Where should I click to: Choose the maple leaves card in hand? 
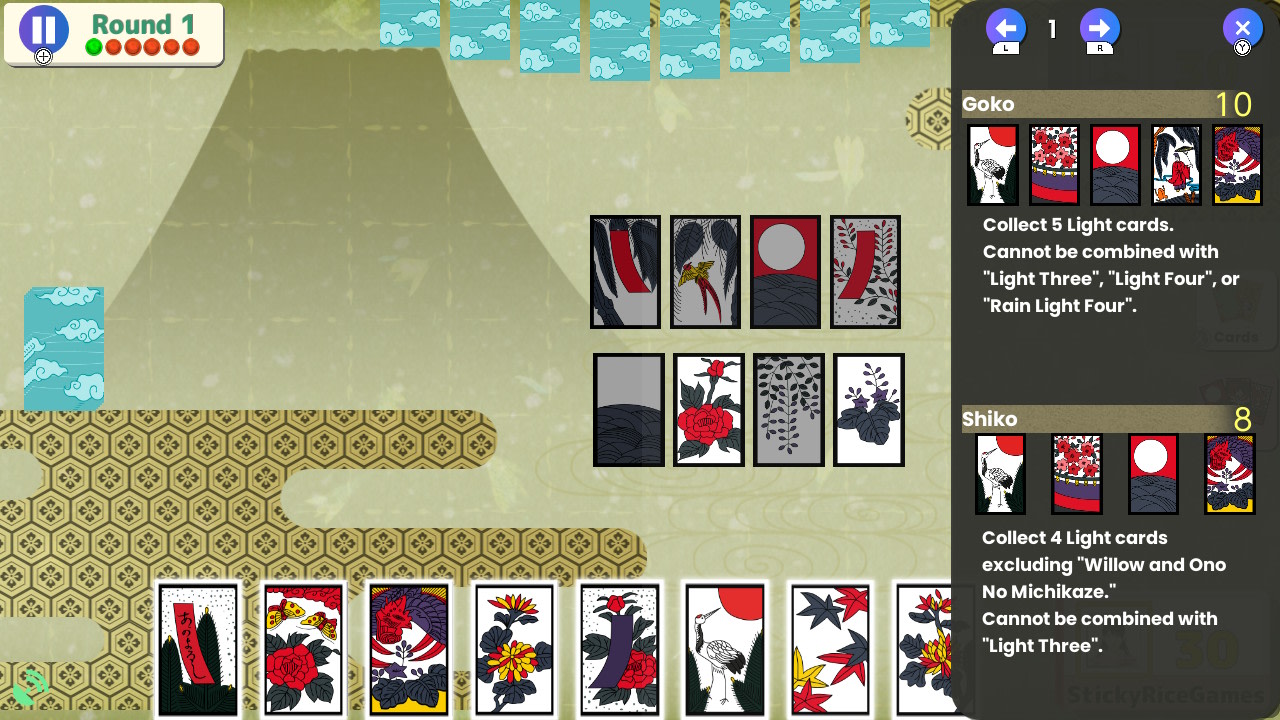click(x=830, y=649)
